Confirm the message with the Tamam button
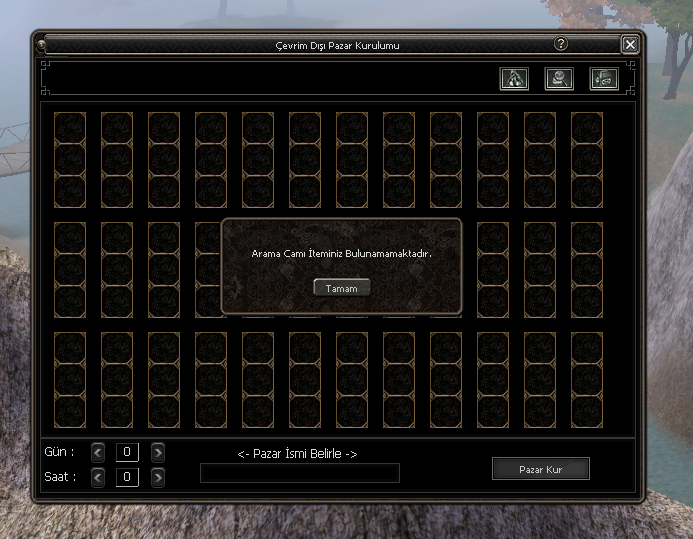Screen dimensions: 693x539 coord(341,288)
